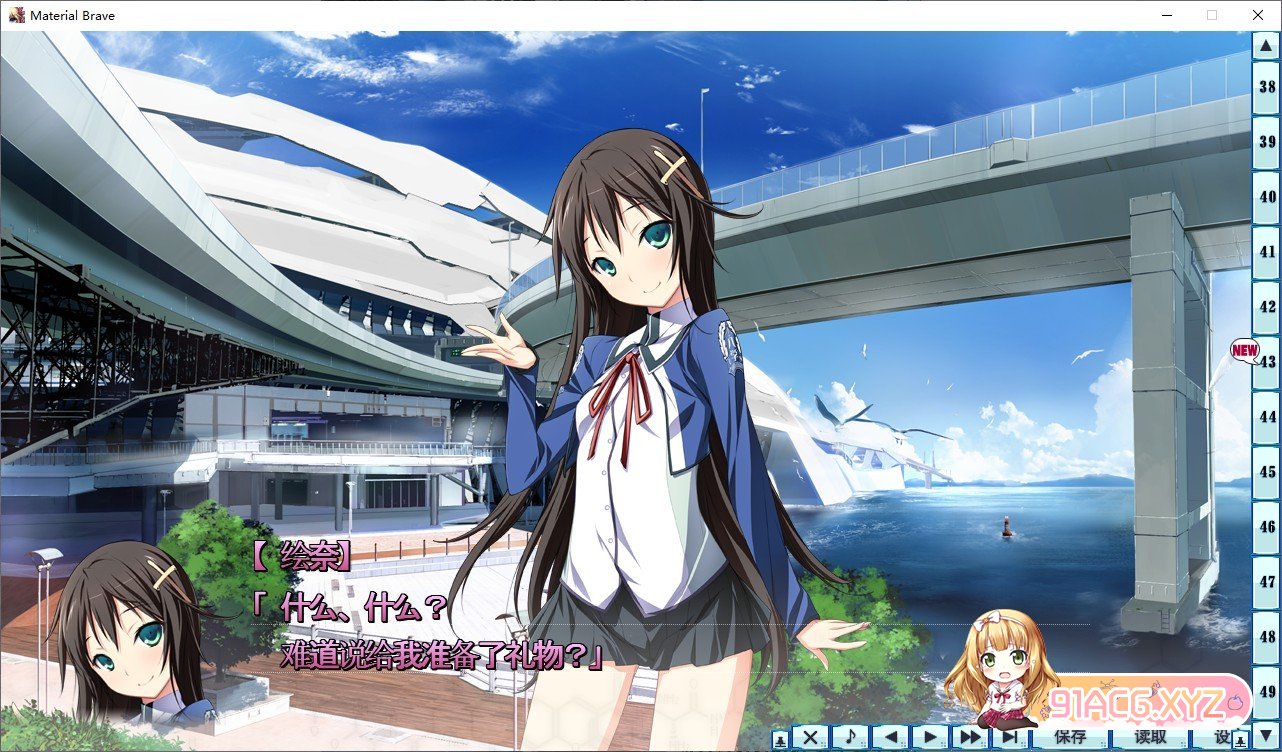This screenshot has height=752, width=1282.
Task: Minimize the Material Brave window
Action: [1166, 15]
